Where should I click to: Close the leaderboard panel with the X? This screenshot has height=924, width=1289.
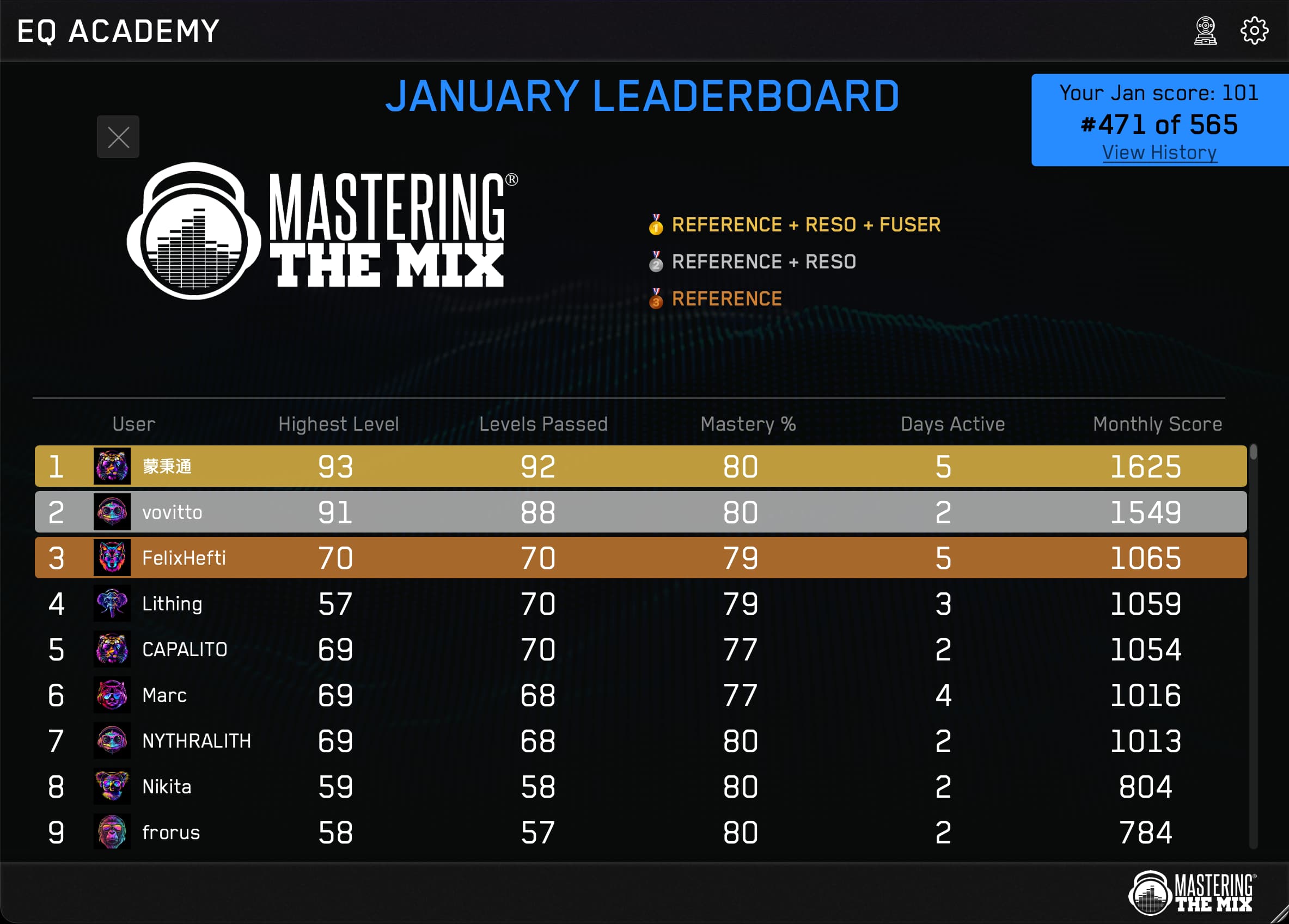pos(118,137)
